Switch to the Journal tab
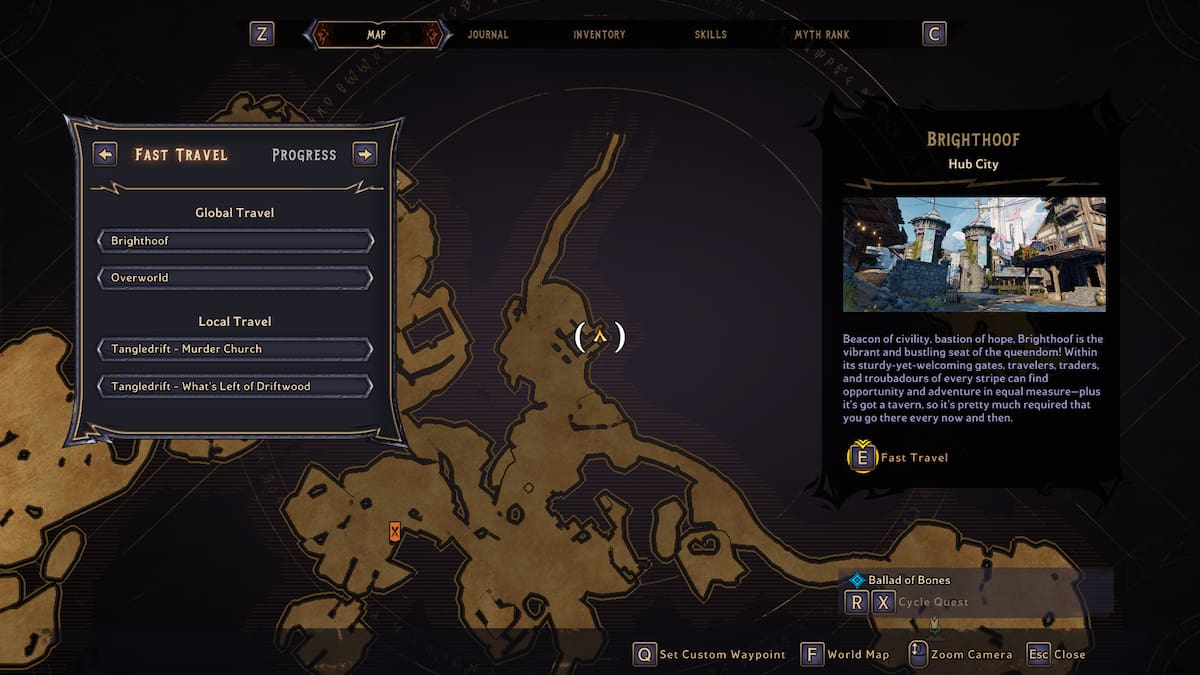1200x675 pixels. click(x=488, y=35)
